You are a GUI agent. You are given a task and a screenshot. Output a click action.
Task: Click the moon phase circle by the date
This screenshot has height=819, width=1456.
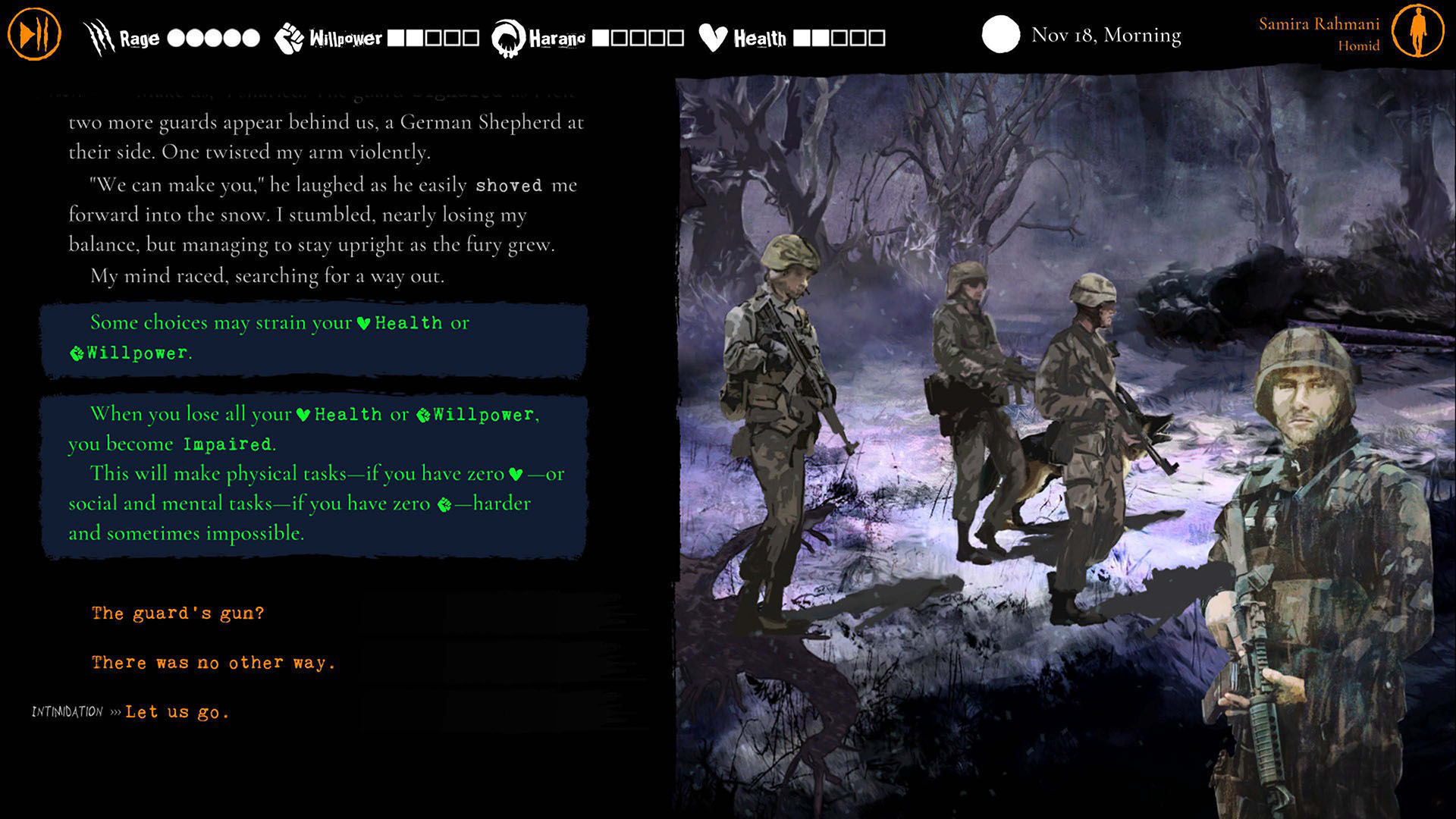[999, 34]
